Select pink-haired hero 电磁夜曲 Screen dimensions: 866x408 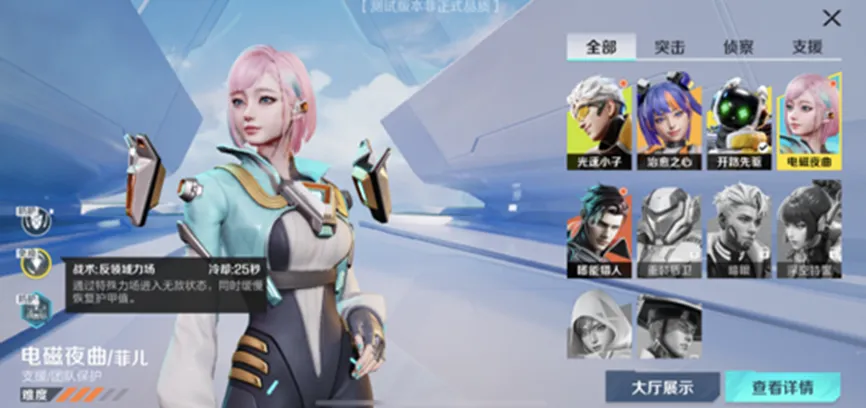[x=809, y=120]
